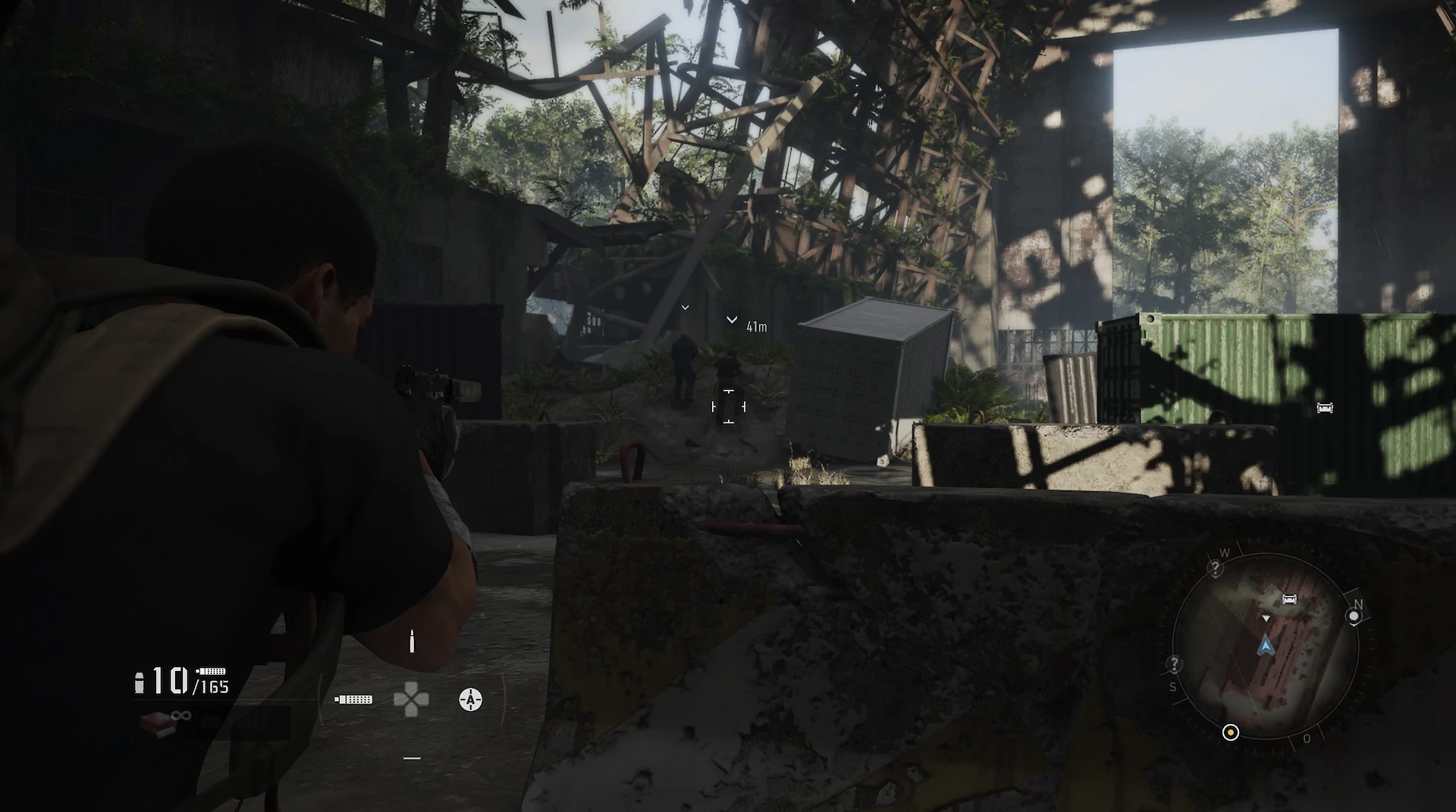Click the white dot marker near N

coord(1354,616)
